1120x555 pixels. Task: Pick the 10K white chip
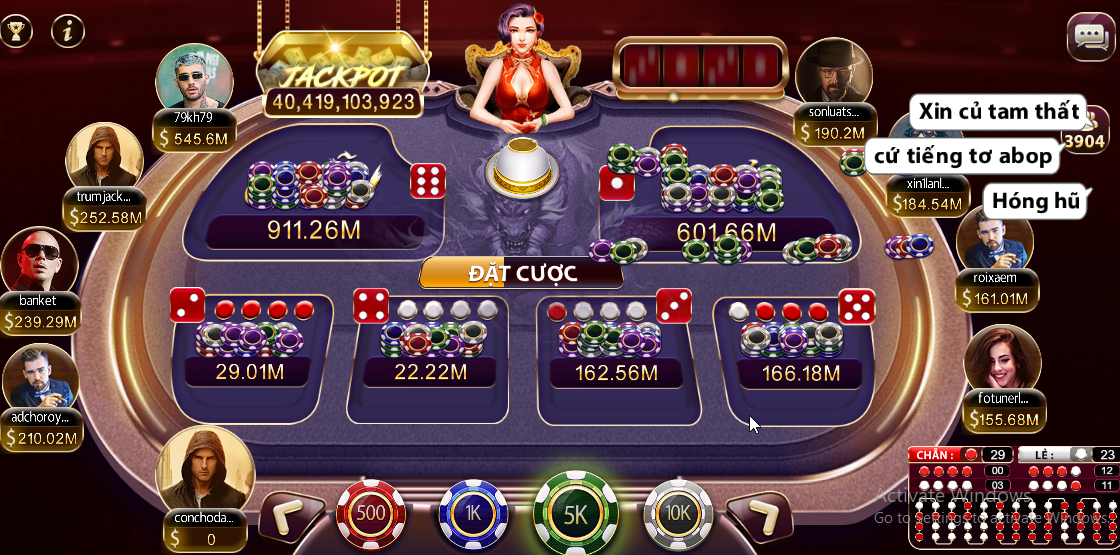(x=678, y=513)
